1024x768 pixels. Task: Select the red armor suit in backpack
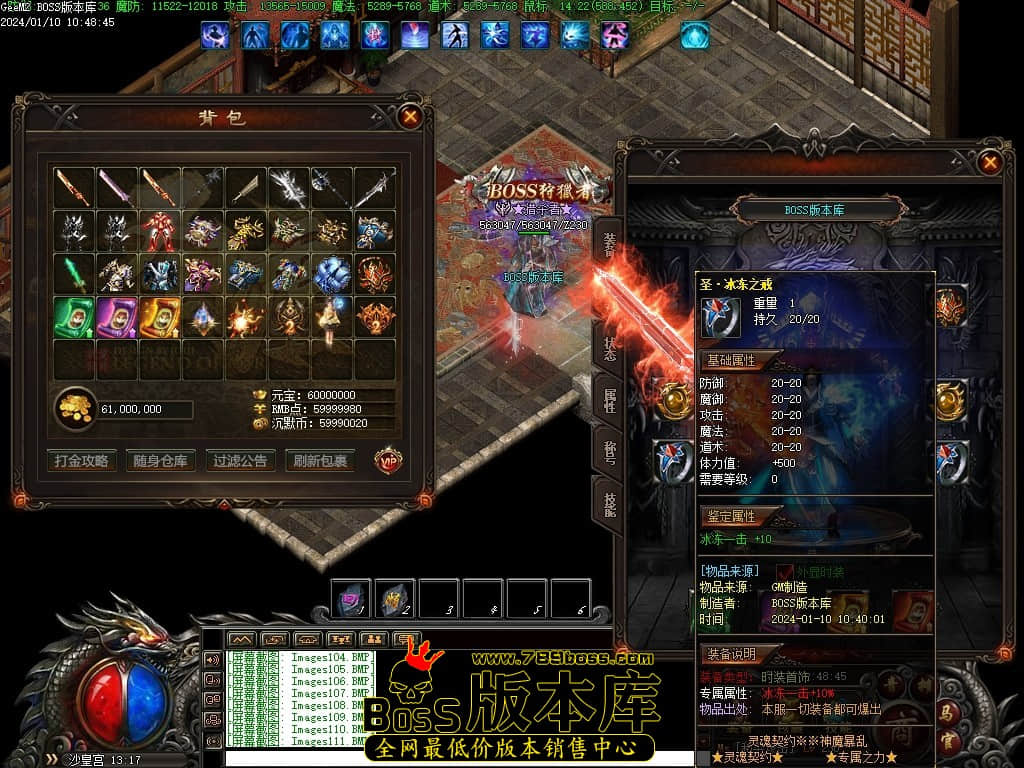160,231
